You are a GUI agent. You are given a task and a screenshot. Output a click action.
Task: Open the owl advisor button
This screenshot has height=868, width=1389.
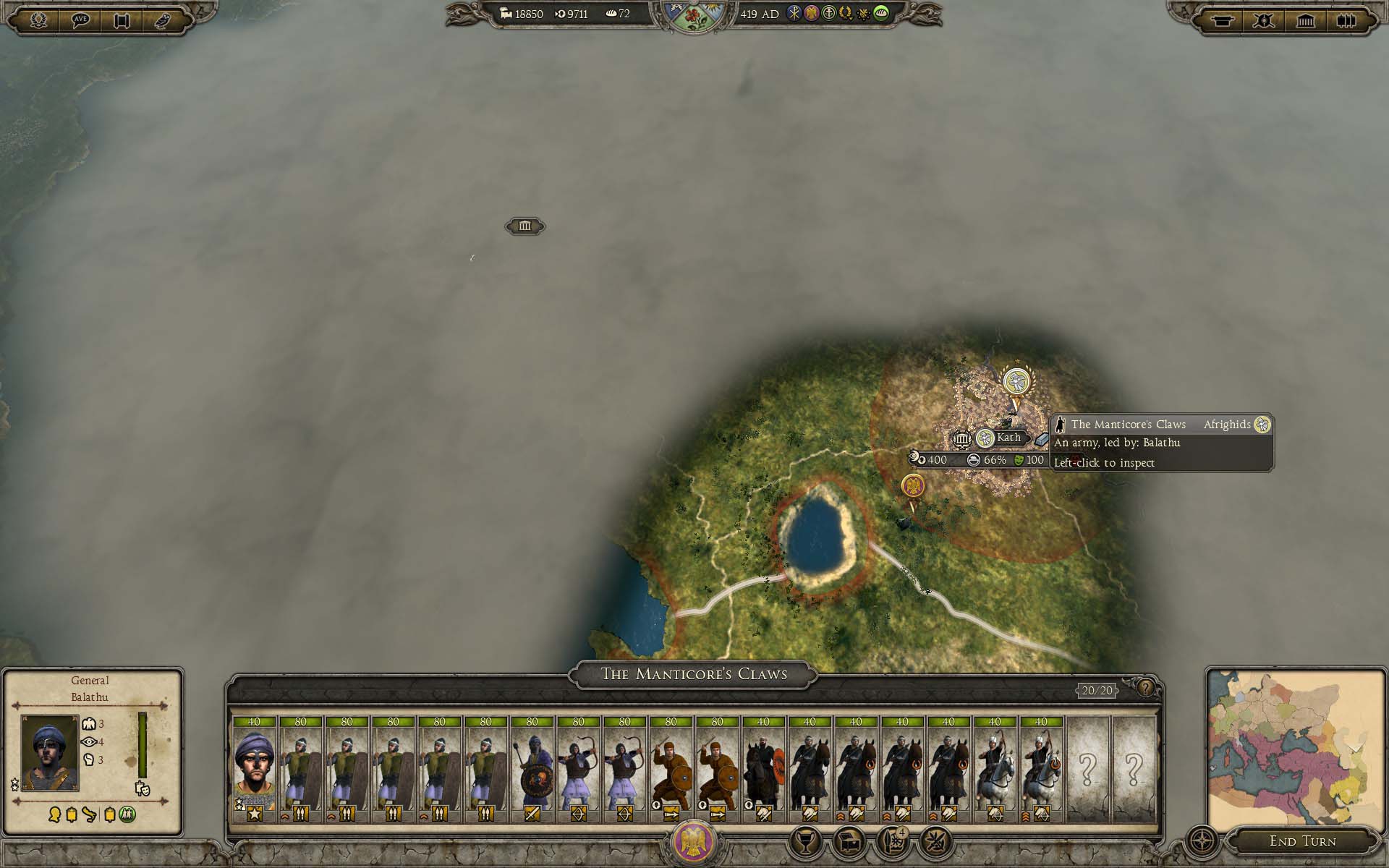tap(163, 20)
